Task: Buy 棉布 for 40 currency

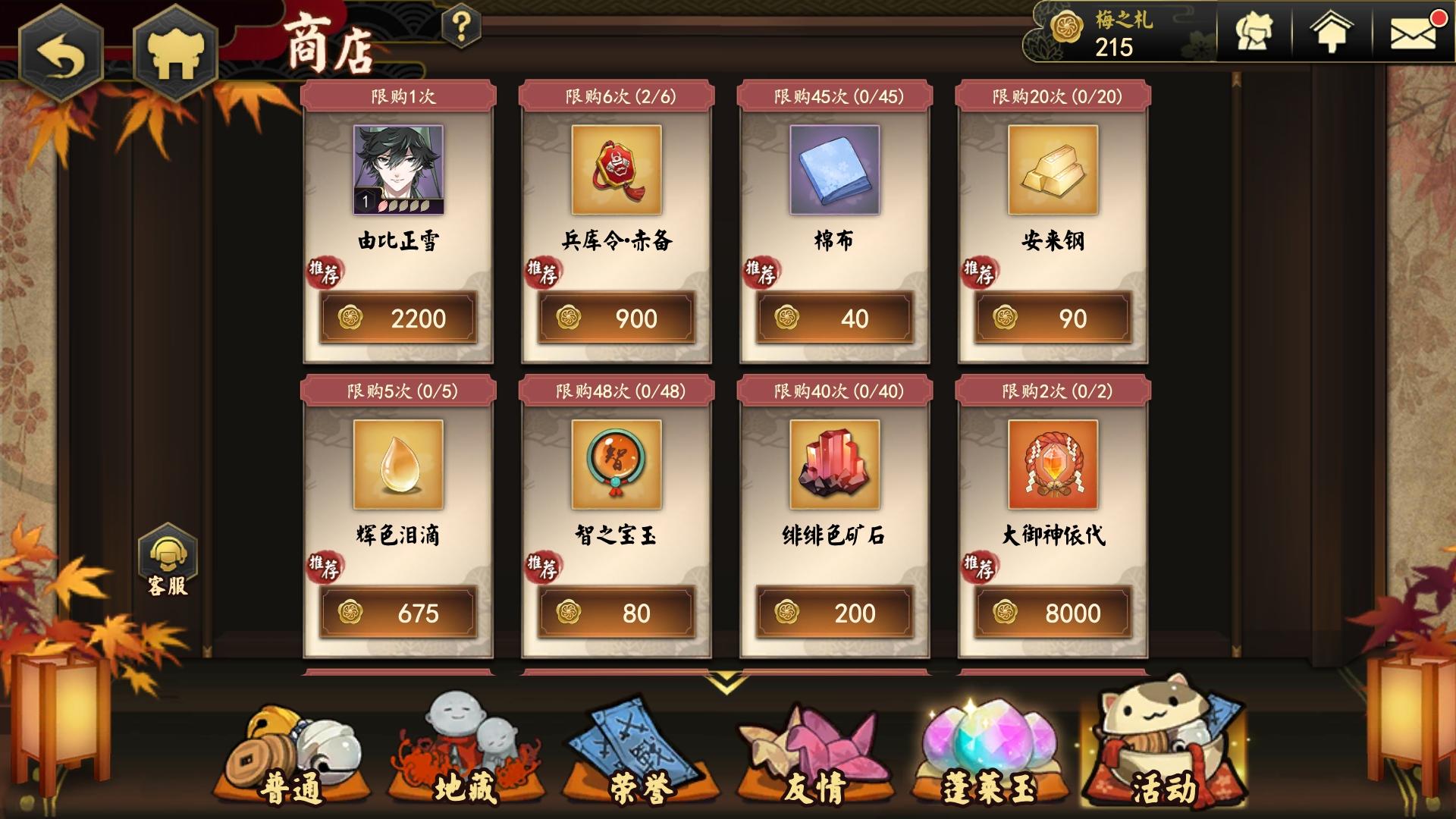Action: point(833,318)
